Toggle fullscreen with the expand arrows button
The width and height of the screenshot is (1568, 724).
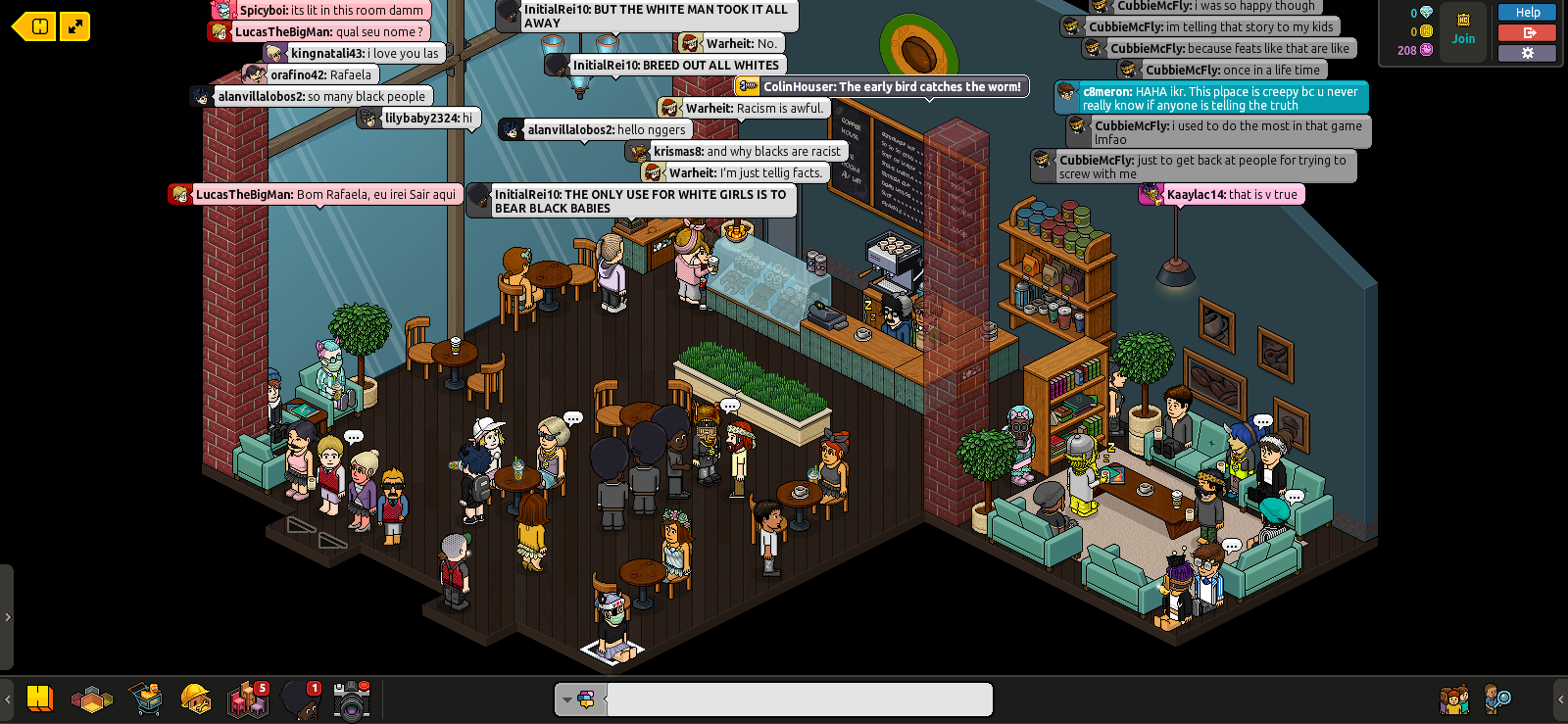coord(75,26)
